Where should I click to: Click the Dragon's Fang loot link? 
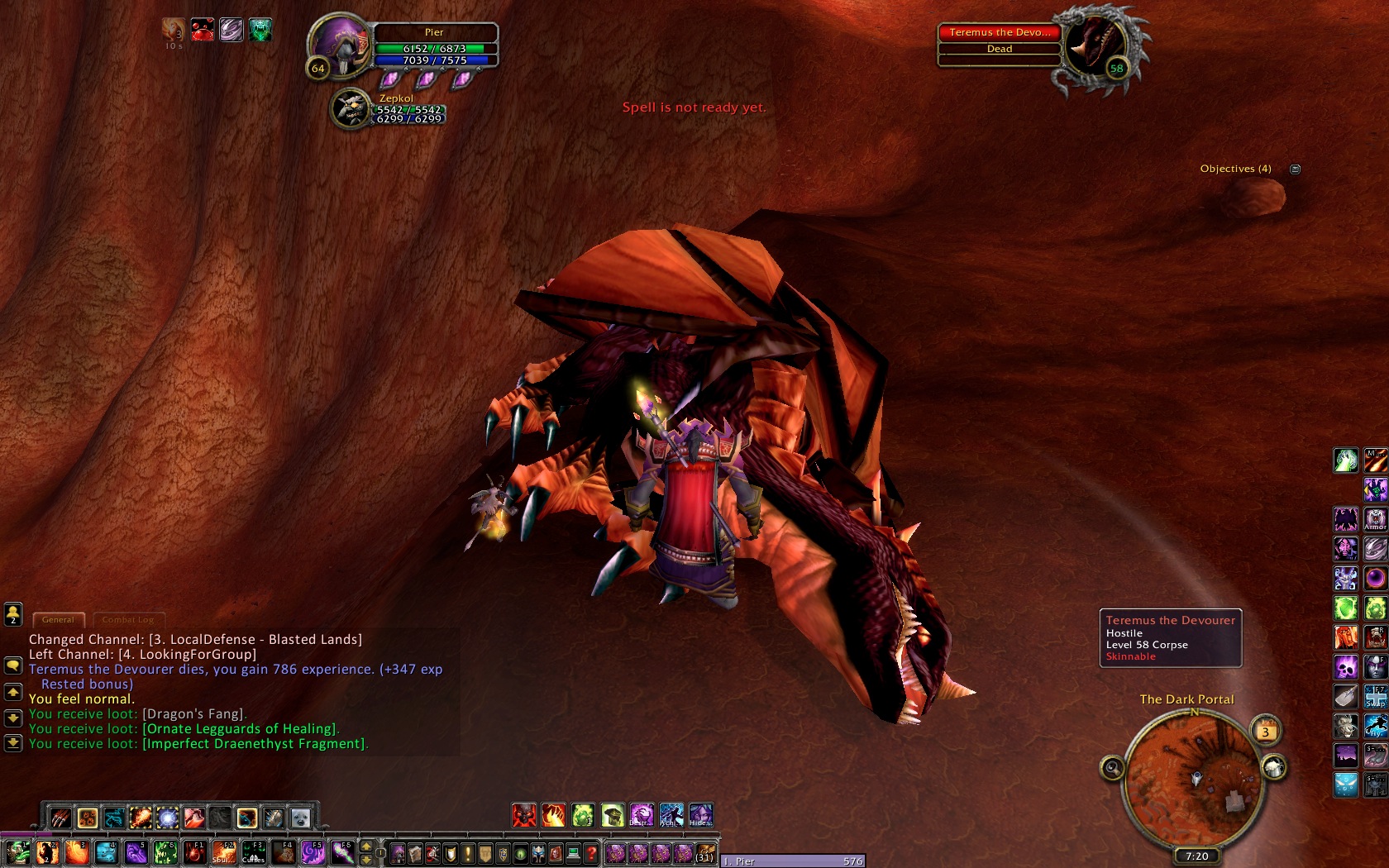[x=193, y=714]
